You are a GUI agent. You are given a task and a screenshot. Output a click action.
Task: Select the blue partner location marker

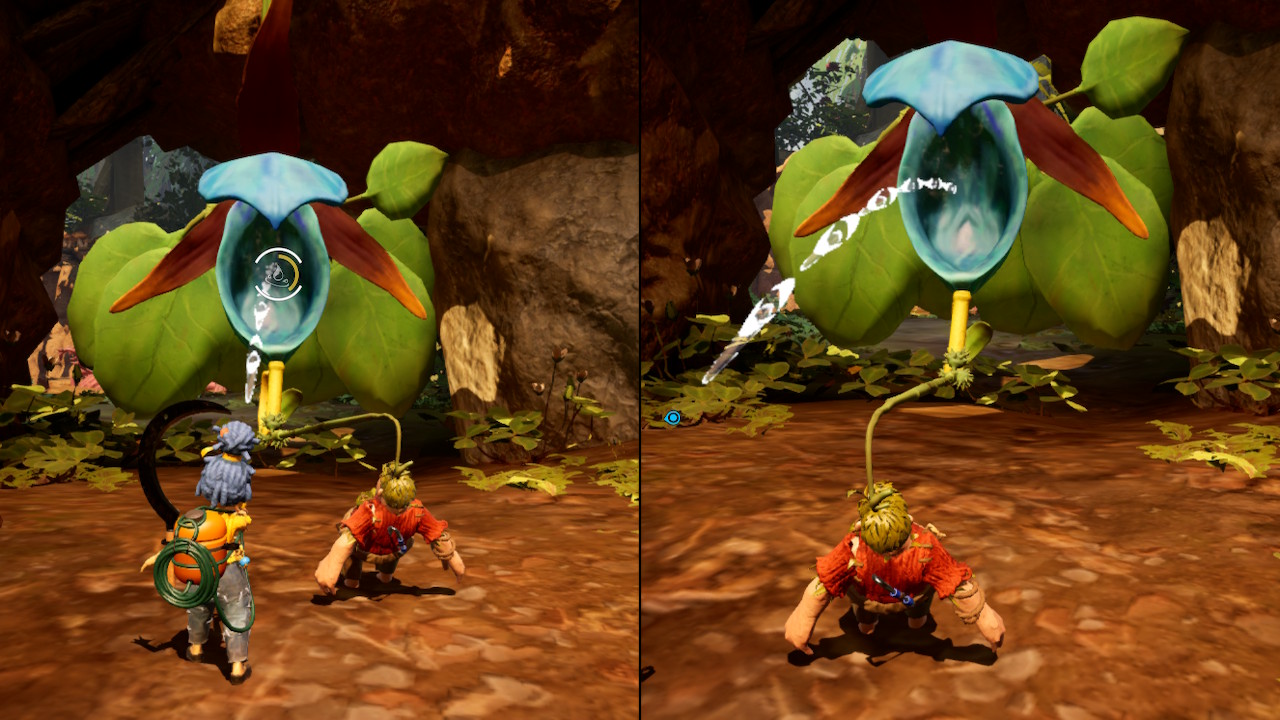(673, 417)
